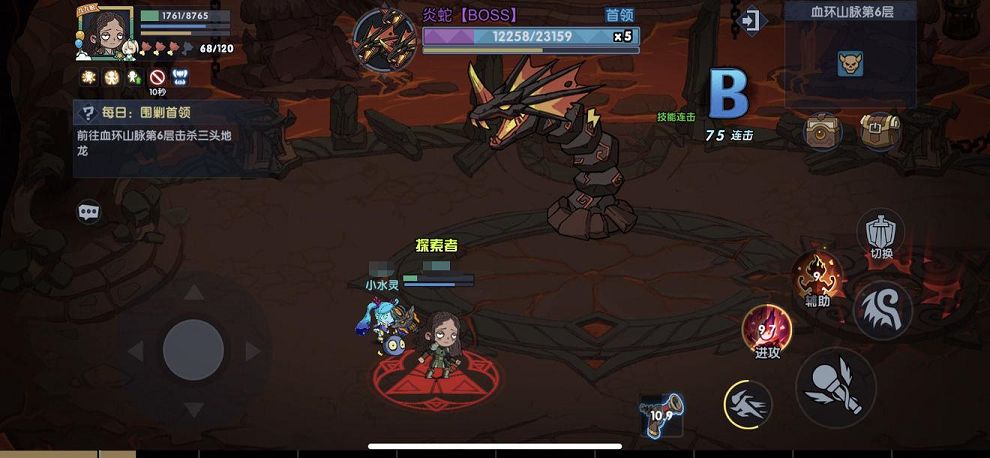Activate the 进攻 attack skill

(767, 329)
